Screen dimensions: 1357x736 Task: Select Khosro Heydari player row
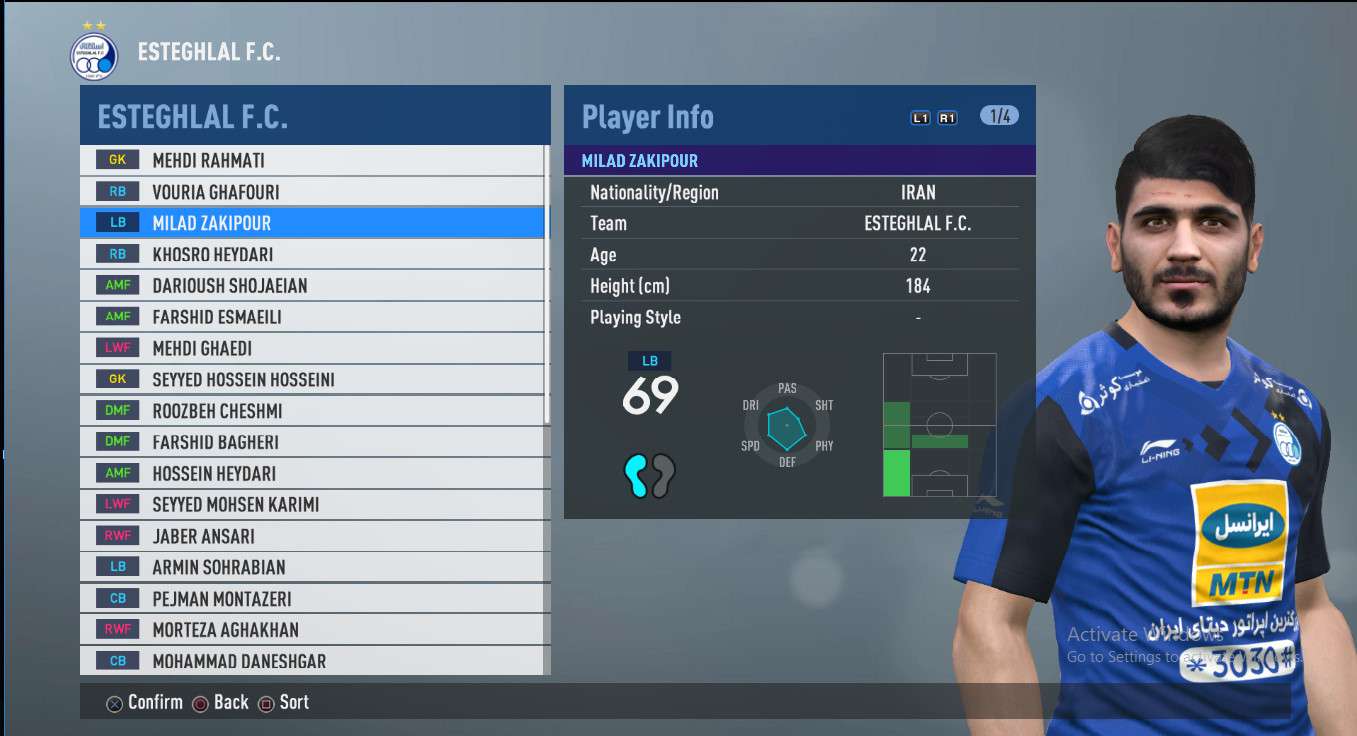[312, 254]
